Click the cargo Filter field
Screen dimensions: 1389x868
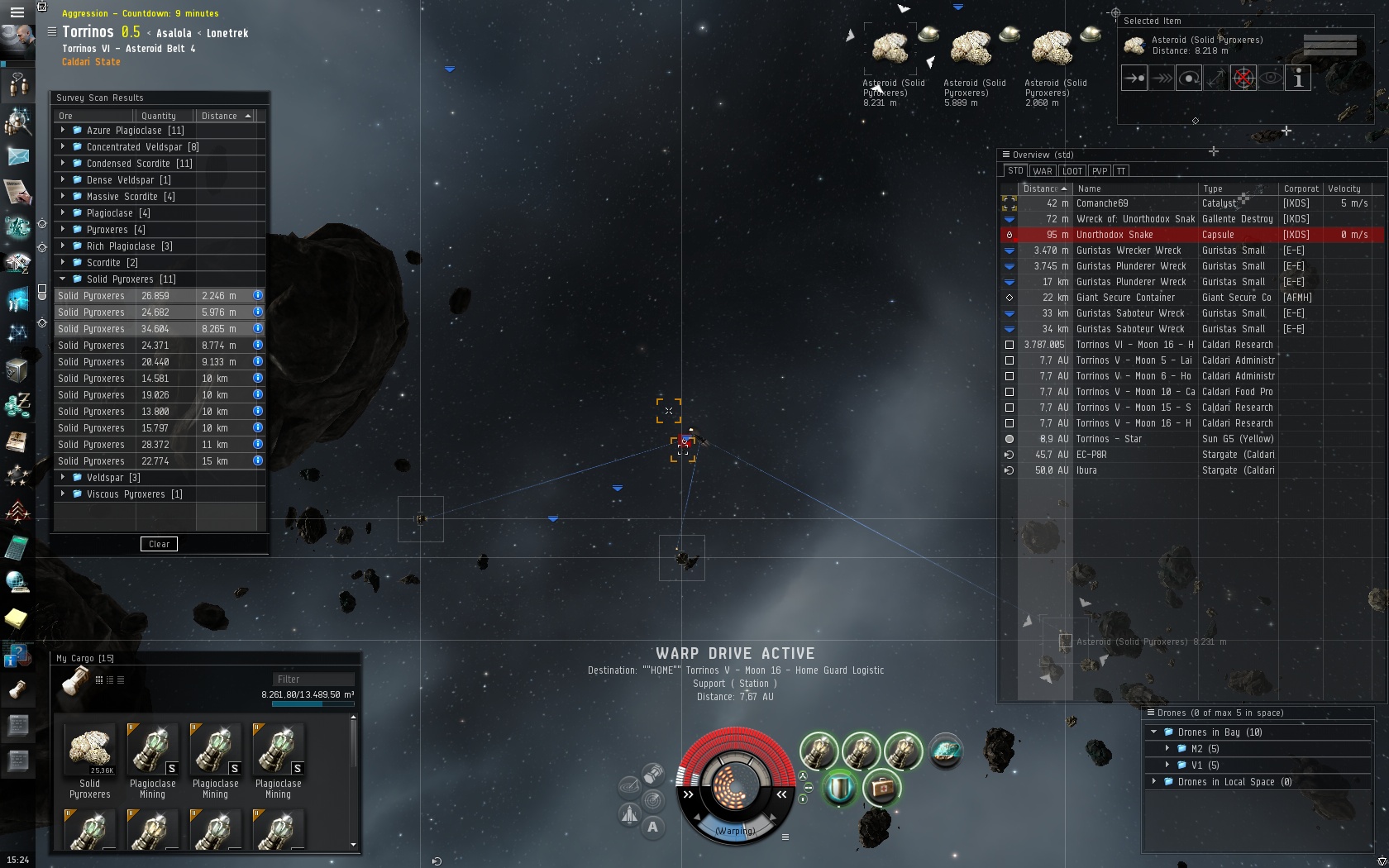[x=313, y=680]
